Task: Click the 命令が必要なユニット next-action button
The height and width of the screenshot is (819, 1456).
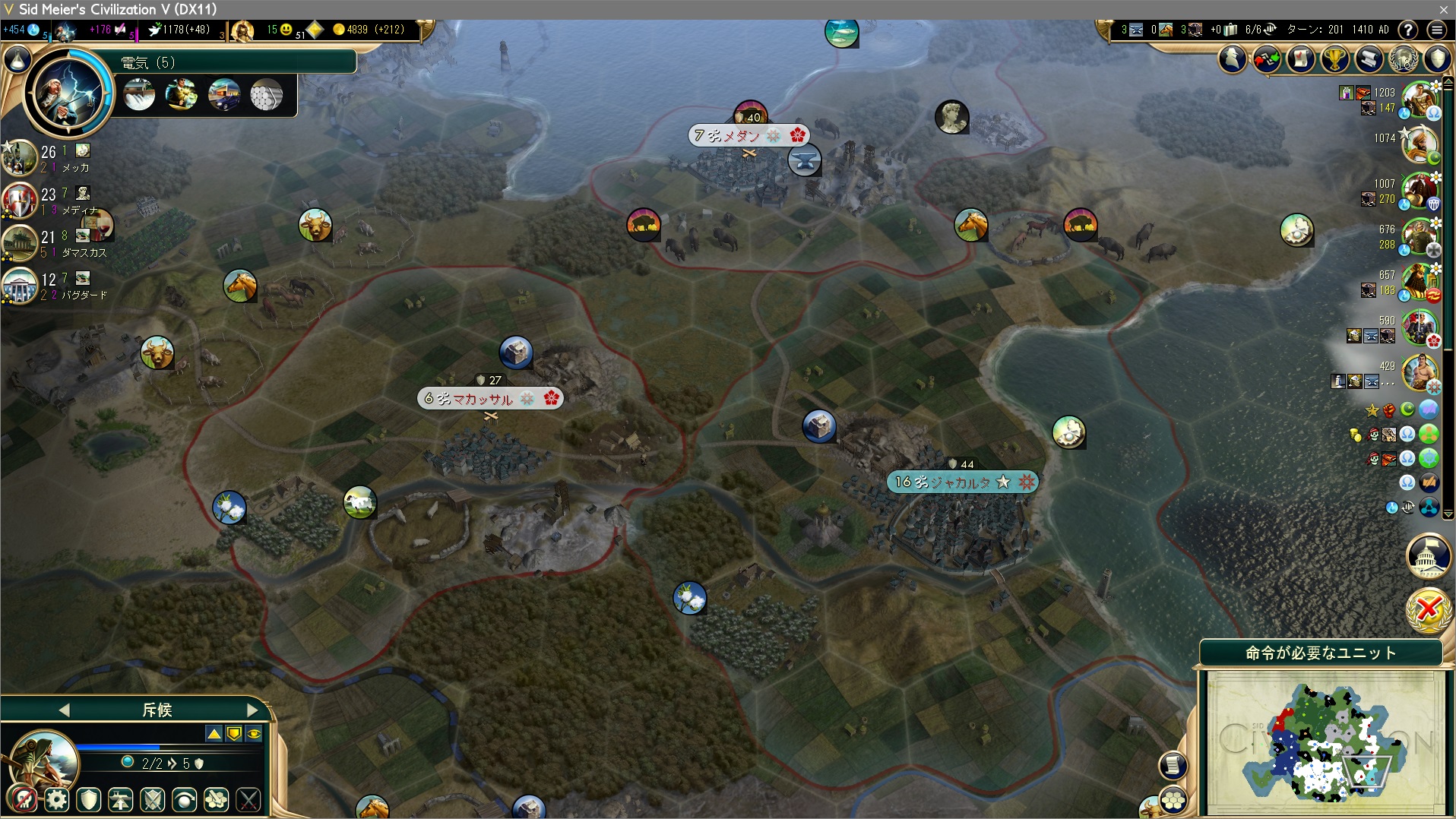Action: tap(1321, 653)
